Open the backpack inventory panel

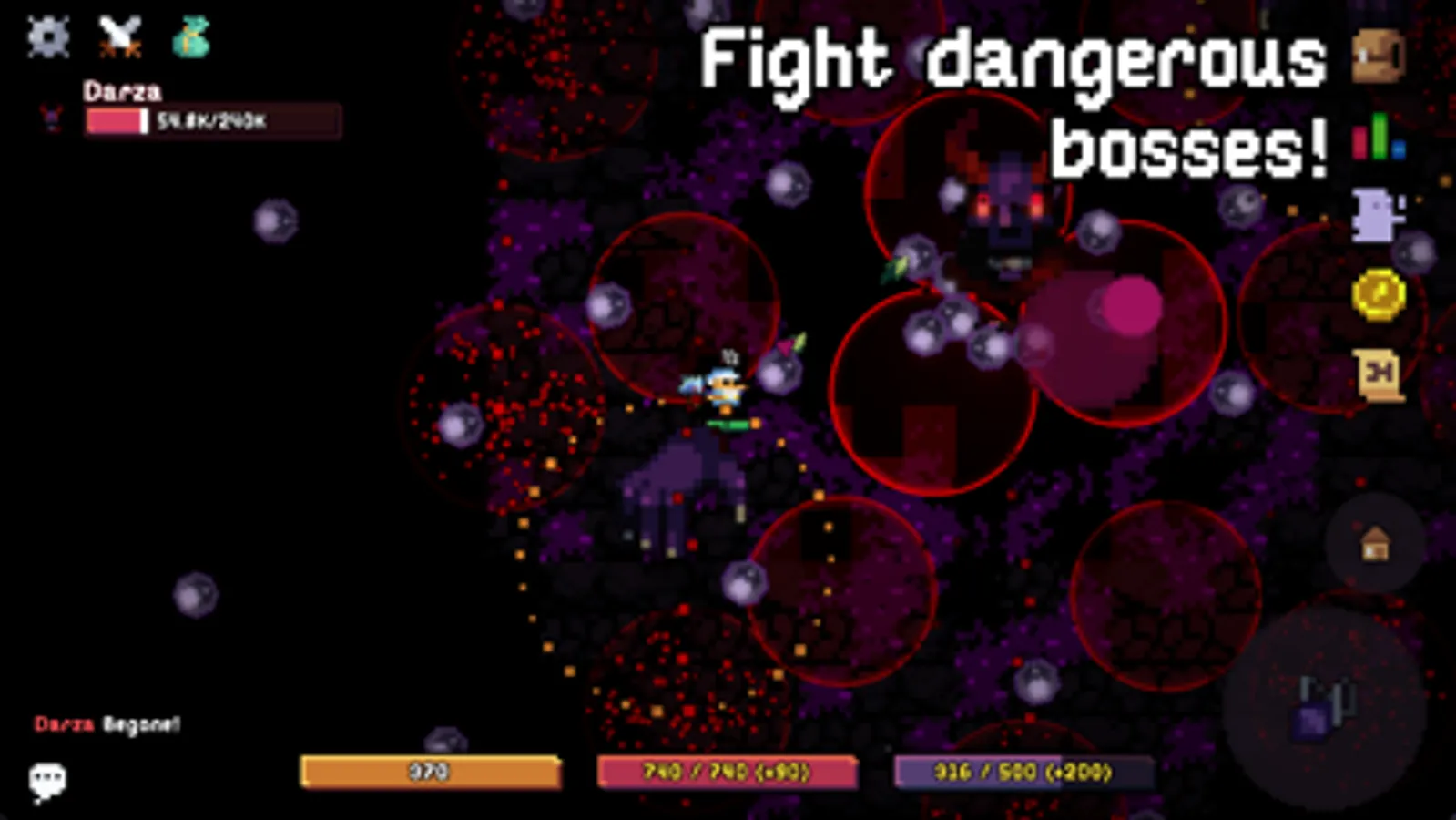(x=1375, y=55)
